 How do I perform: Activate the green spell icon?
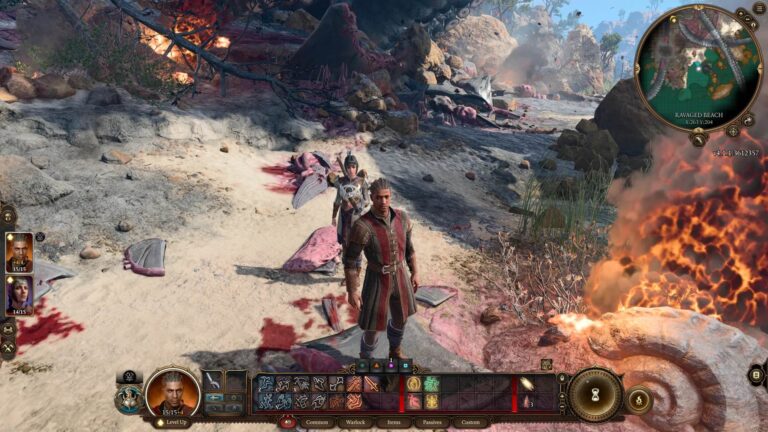pyautogui.click(x=431, y=383)
